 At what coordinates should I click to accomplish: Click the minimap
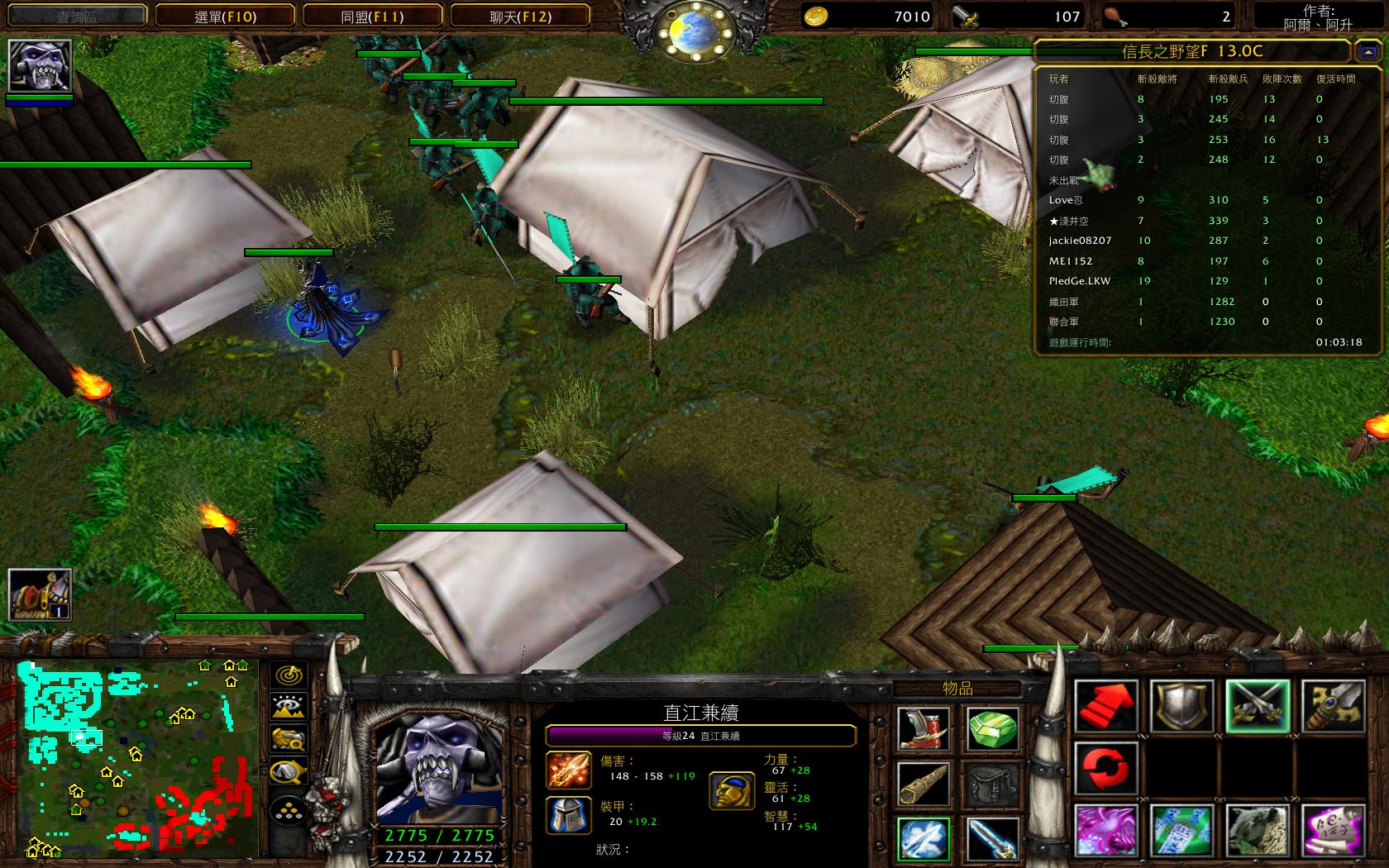point(137,759)
